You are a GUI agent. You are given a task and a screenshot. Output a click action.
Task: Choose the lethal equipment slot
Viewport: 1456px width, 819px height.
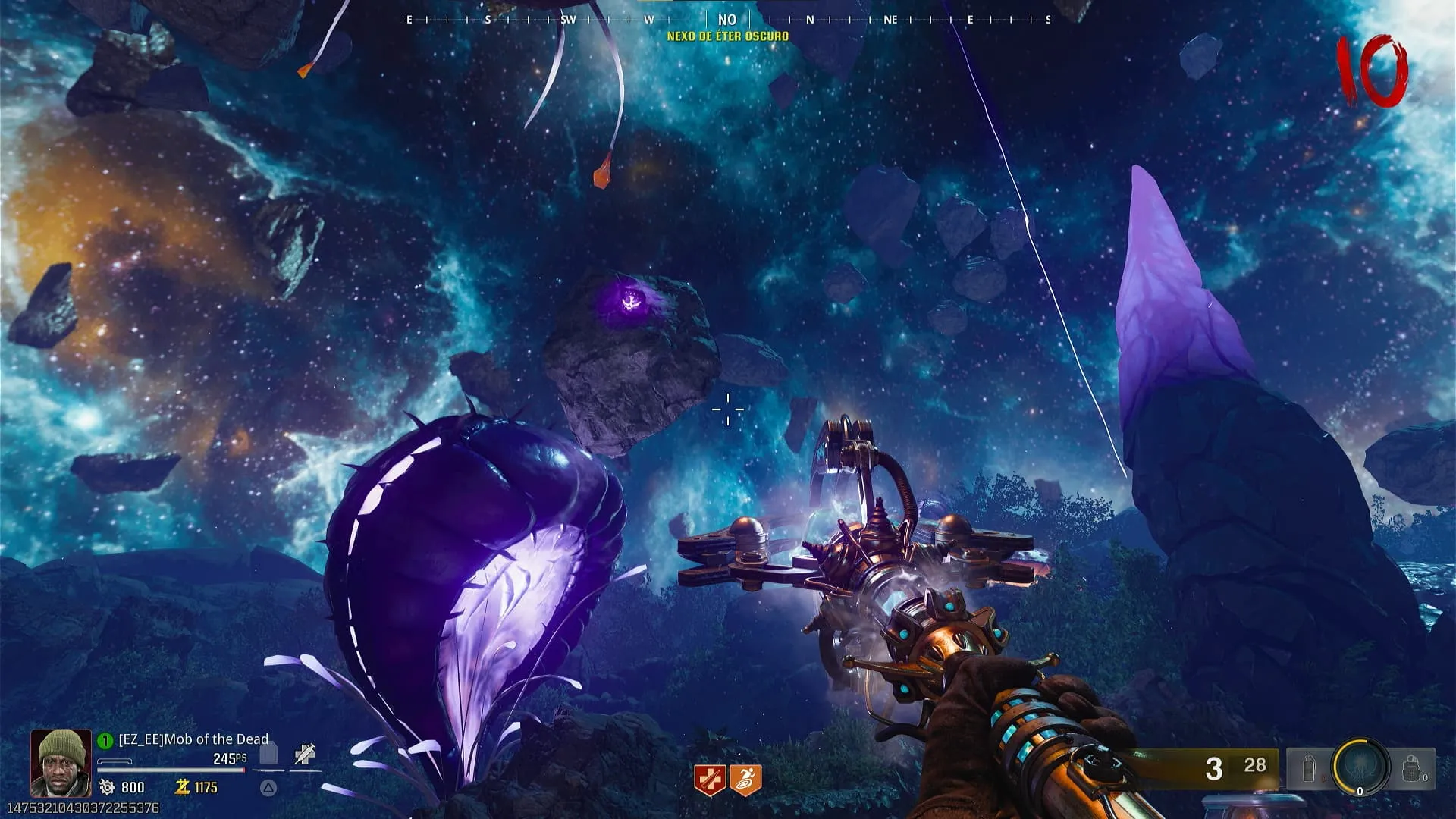pos(1410,769)
